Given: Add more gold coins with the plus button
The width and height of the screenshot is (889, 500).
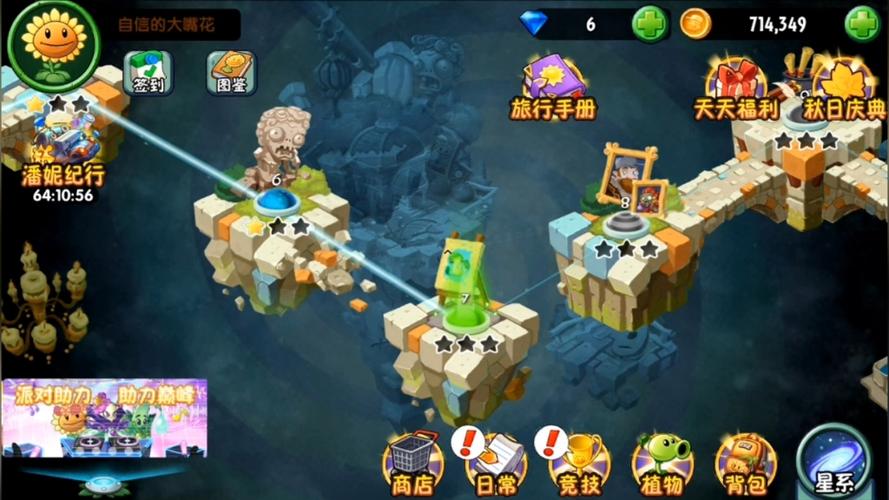Looking at the screenshot, I should pos(862,24).
